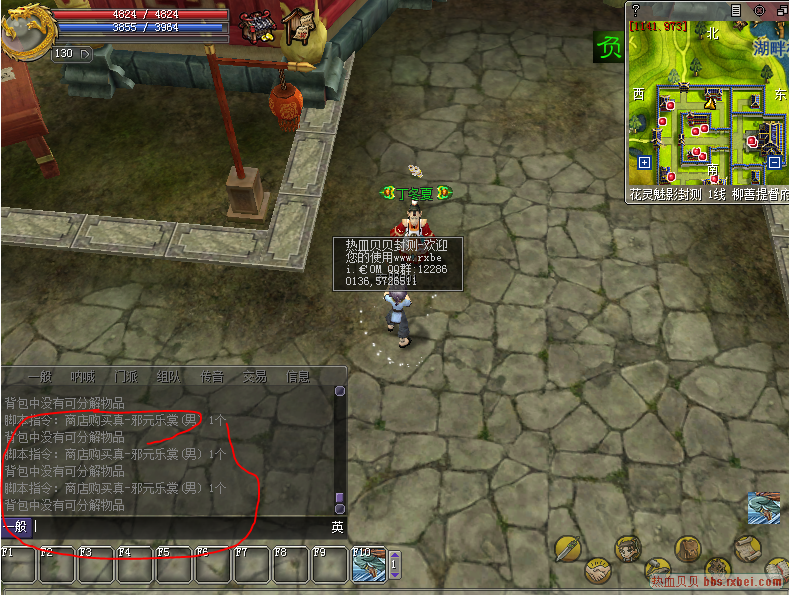Open the sword attack menu icon

point(569,548)
